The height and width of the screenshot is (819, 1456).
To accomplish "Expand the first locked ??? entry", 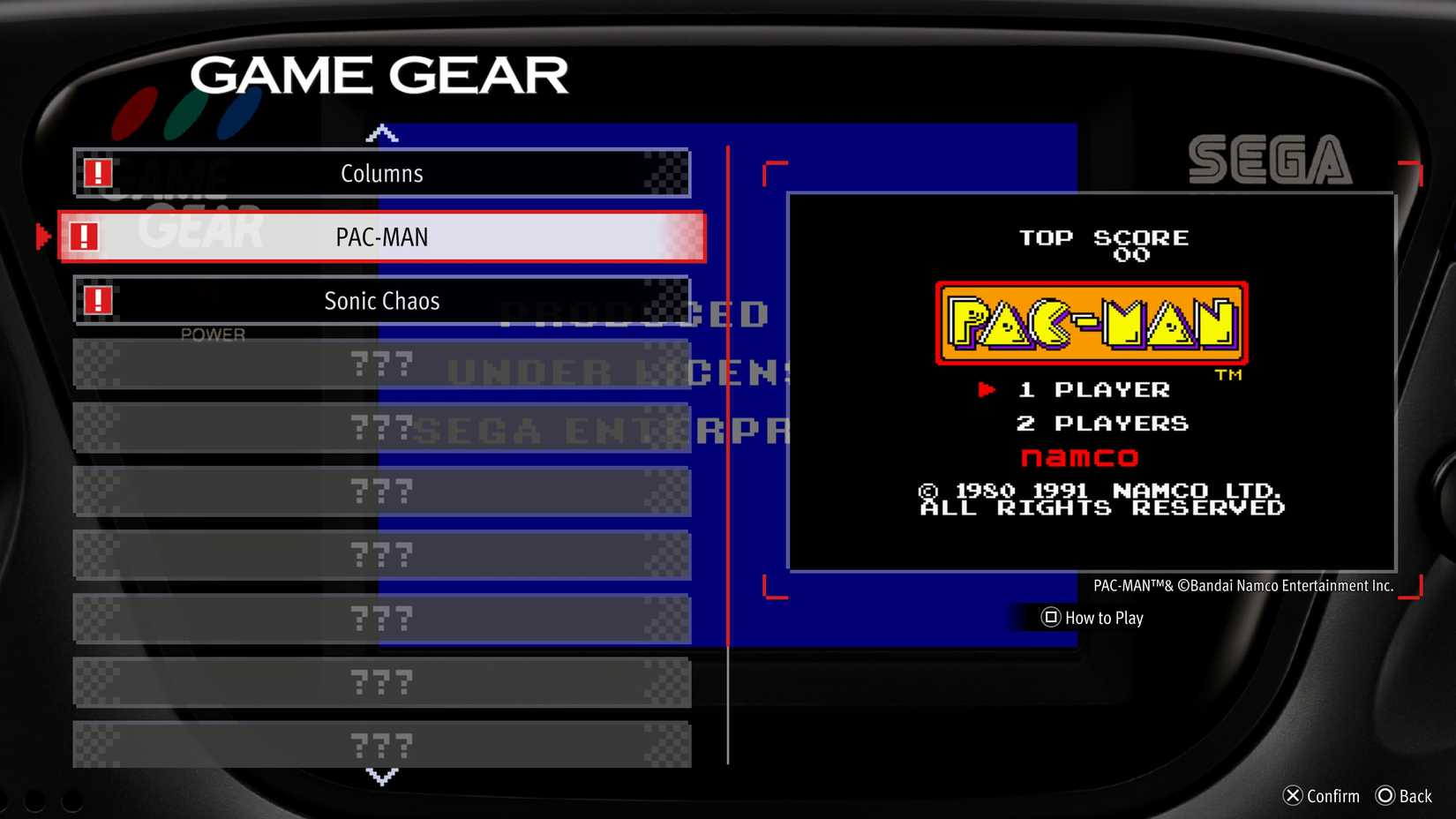I will click(381, 364).
